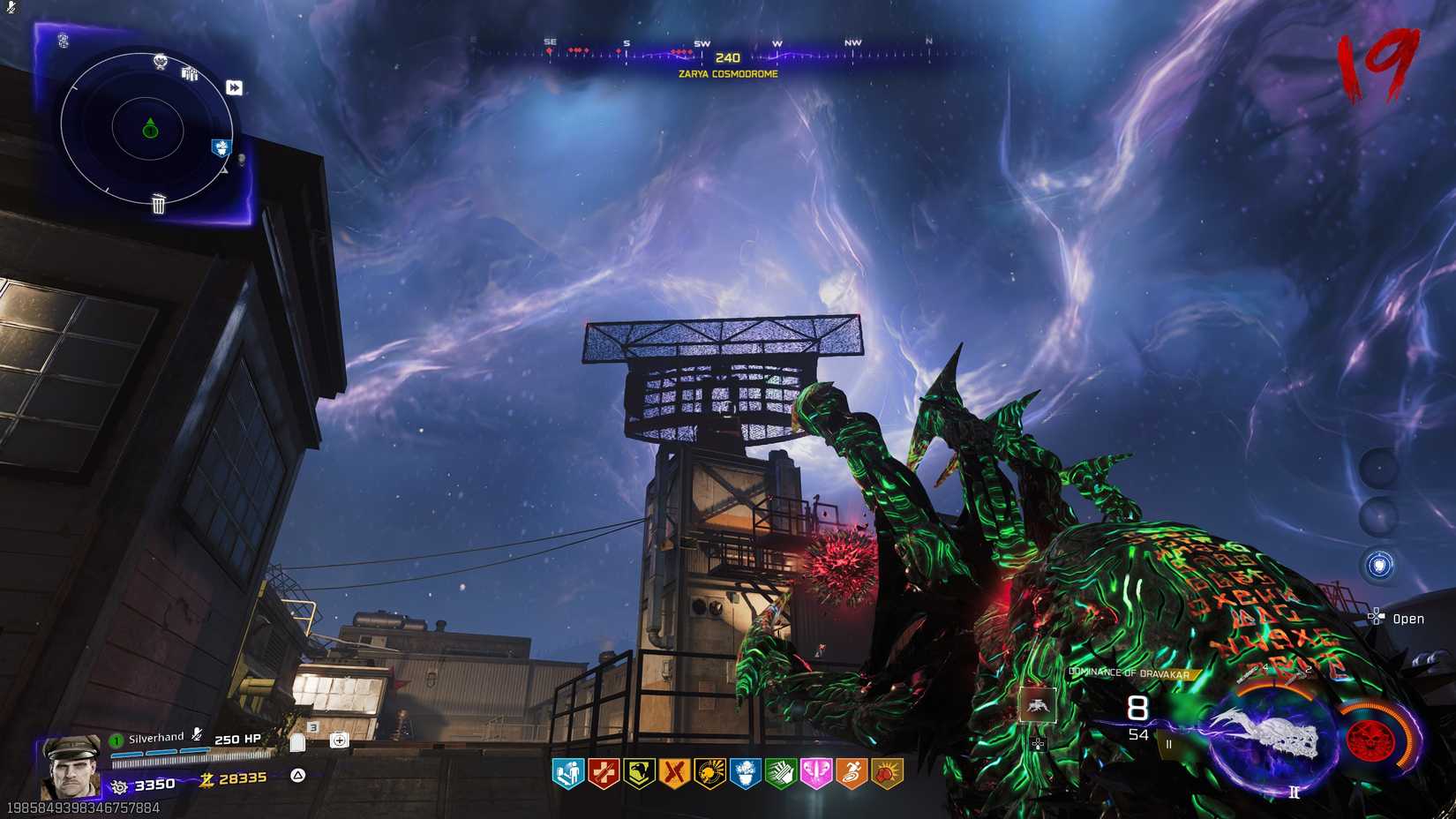This screenshot has height=819, width=1456.
Task: Toggle the blue perk machine marker on minimap
Action: (x=221, y=147)
